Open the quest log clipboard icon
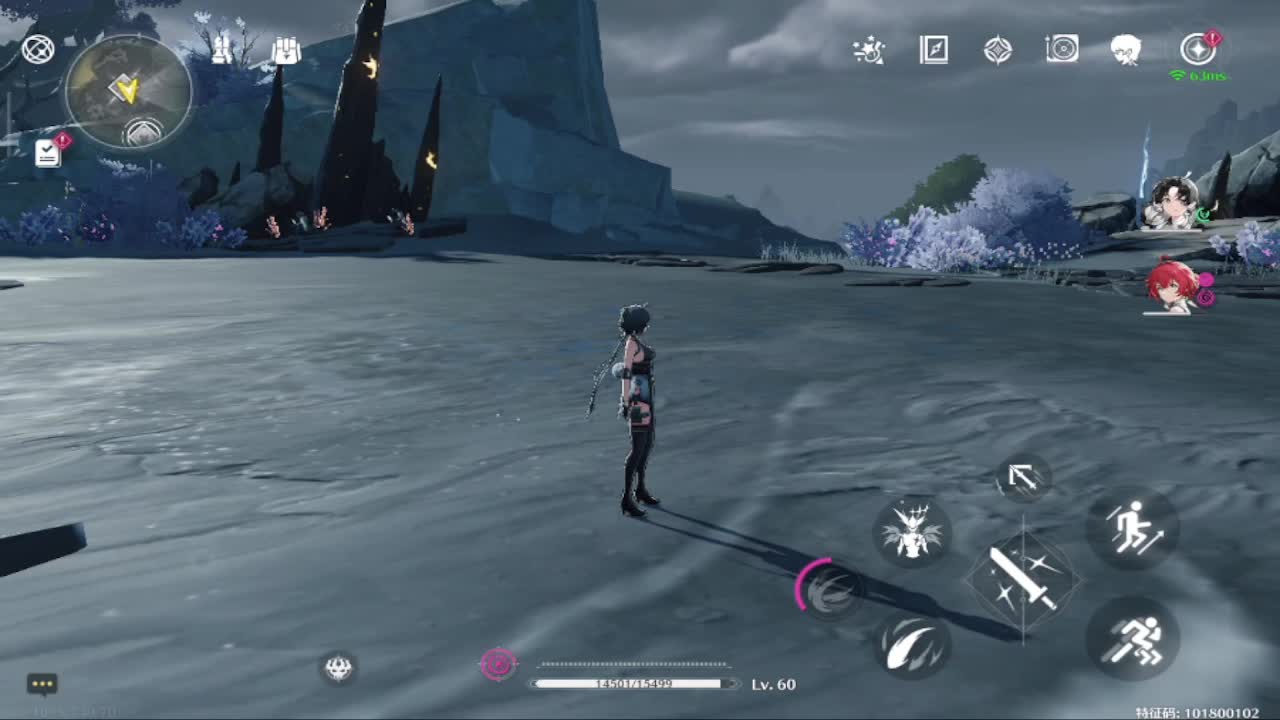 coord(48,152)
